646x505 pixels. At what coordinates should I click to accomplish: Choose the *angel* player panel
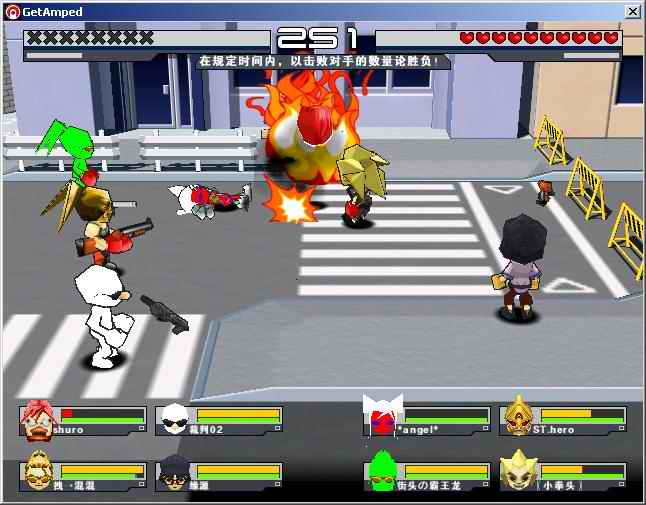pos(427,421)
